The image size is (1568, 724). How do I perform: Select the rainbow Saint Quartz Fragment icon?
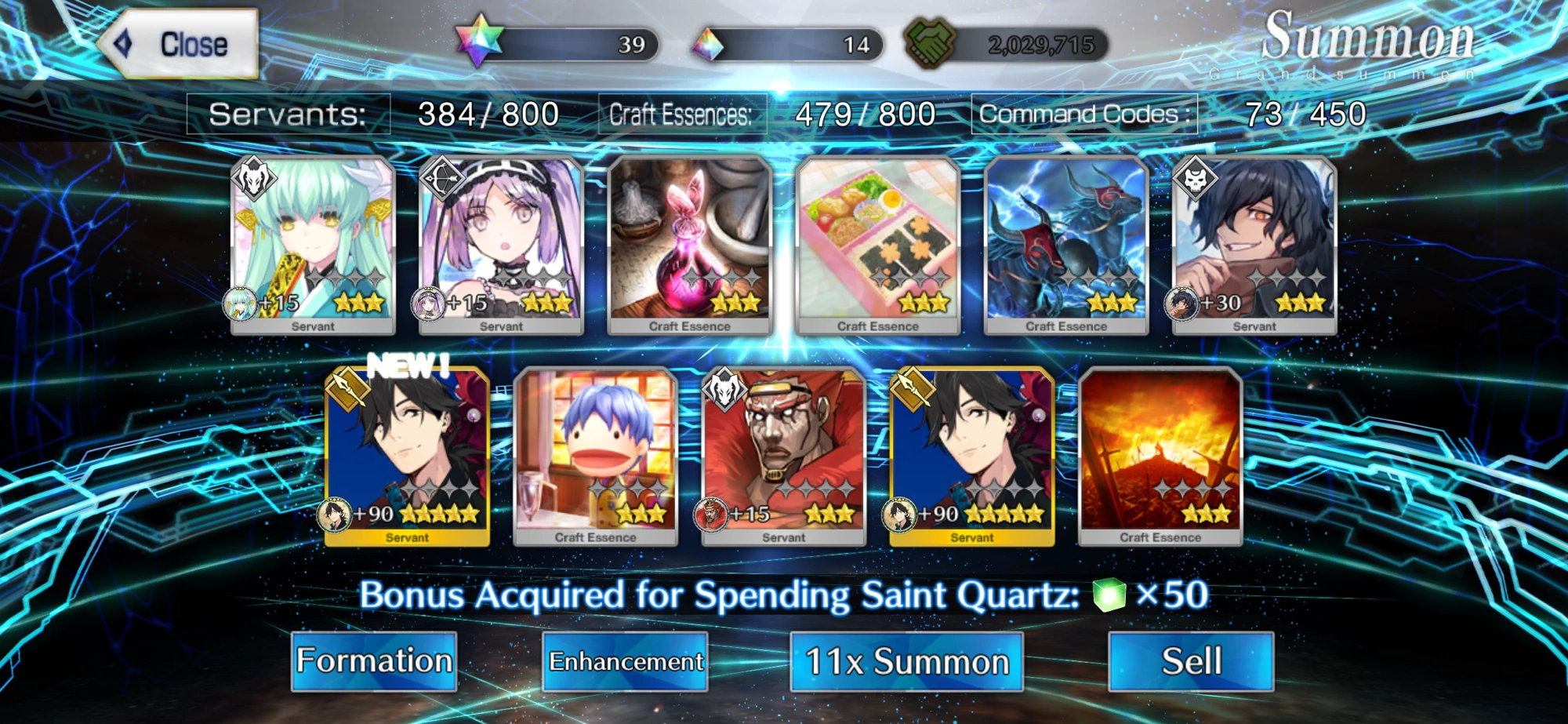pyautogui.click(x=709, y=45)
